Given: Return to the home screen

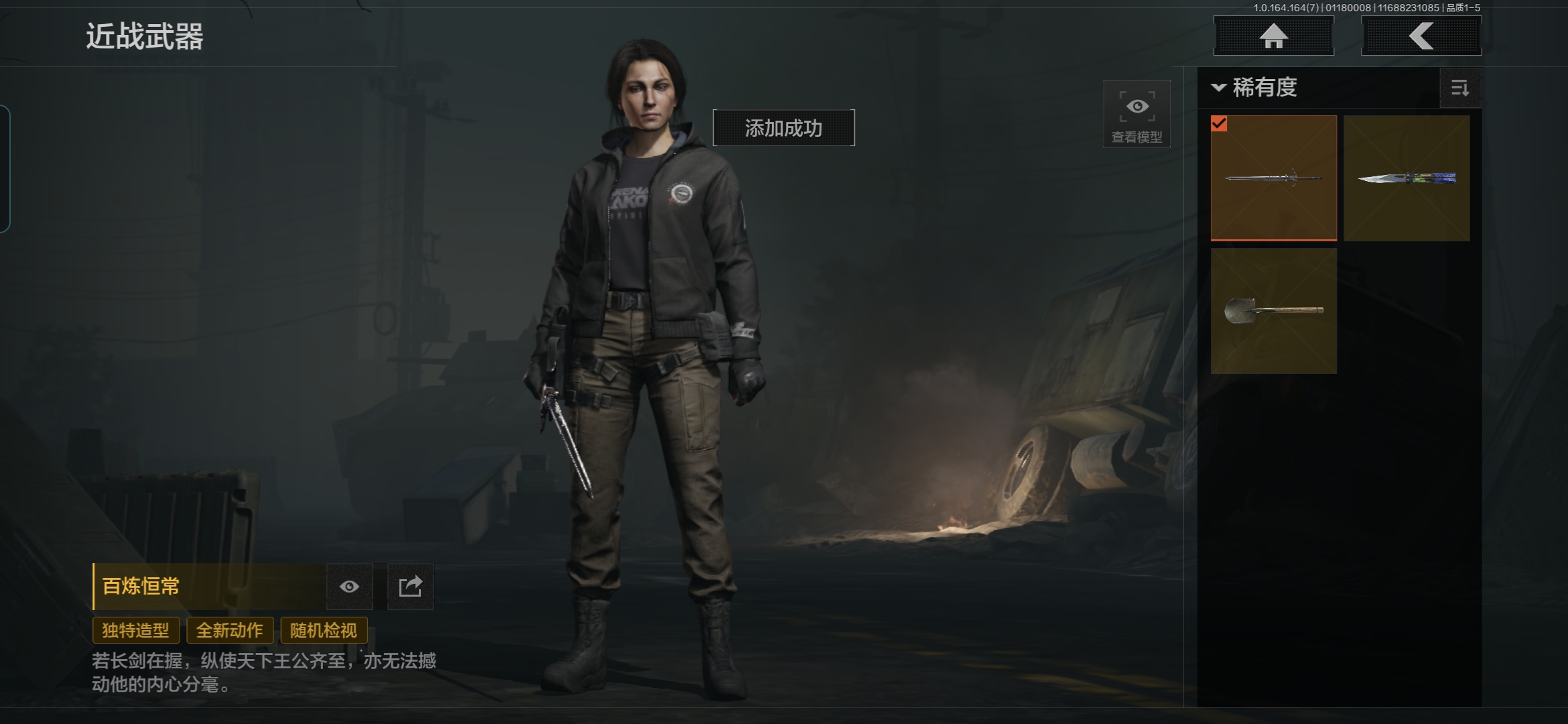Looking at the screenshot, I should (1273, 36).
